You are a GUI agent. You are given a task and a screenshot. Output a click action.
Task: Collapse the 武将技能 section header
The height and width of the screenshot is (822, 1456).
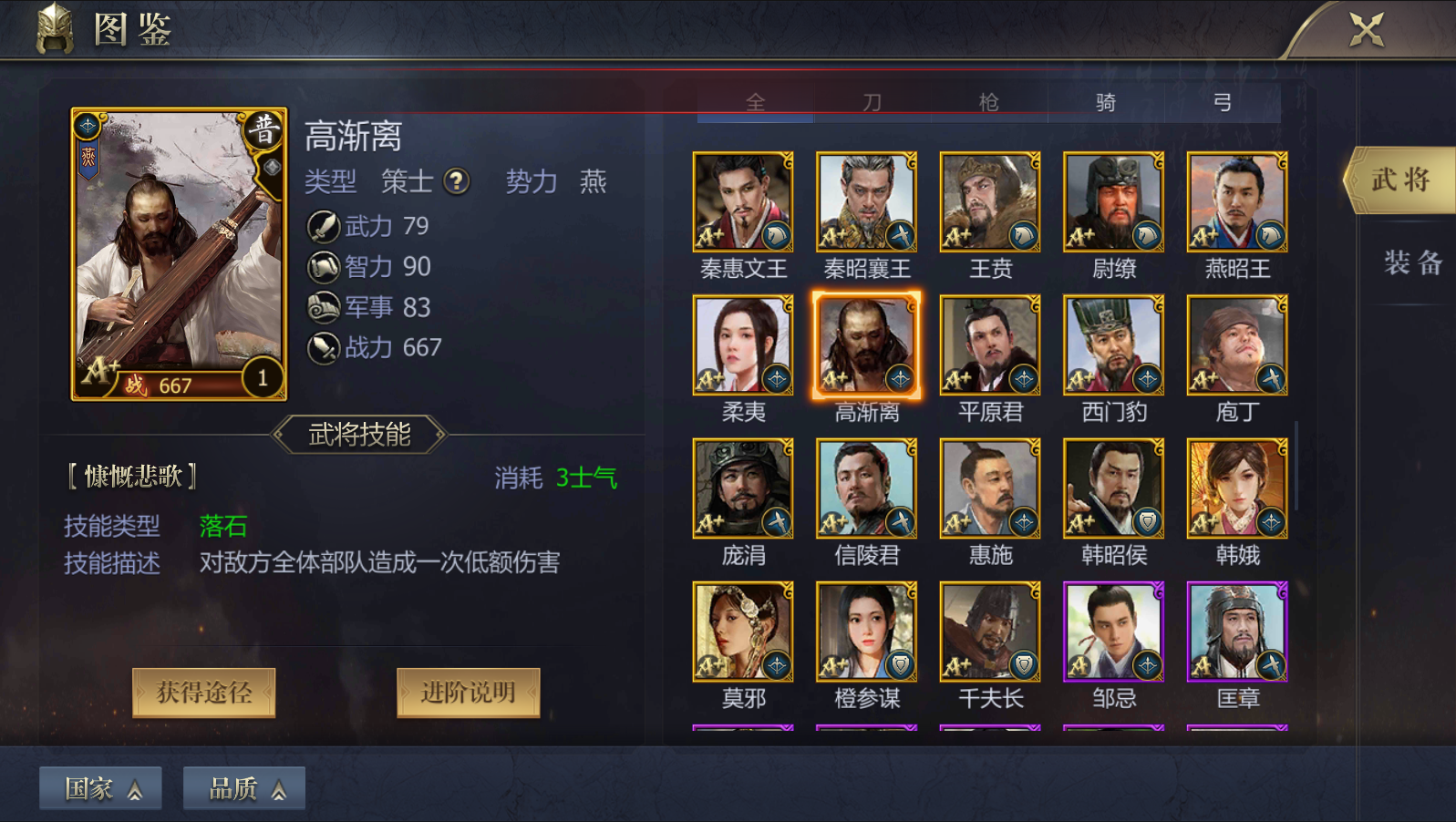point(361,435)
